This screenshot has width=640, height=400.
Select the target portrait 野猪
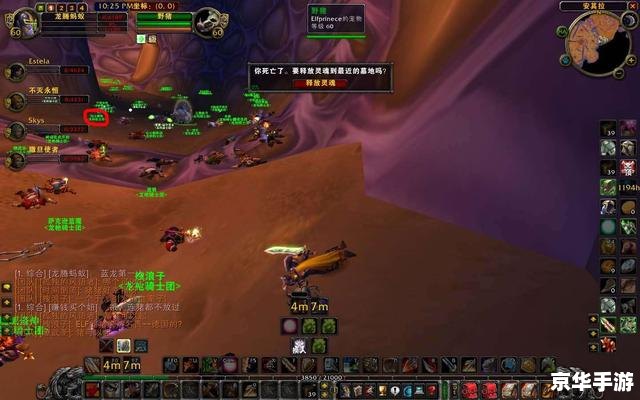(208, 22)
